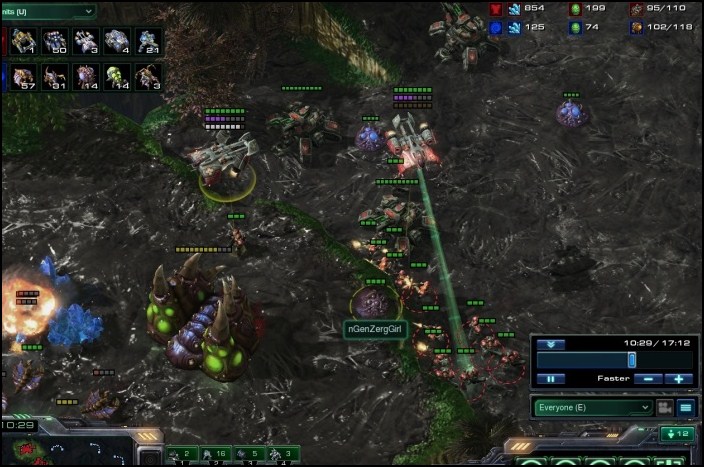704x467 pixels.
Task: Decrease replay speed with the minus button
Action: coord(649,379)
